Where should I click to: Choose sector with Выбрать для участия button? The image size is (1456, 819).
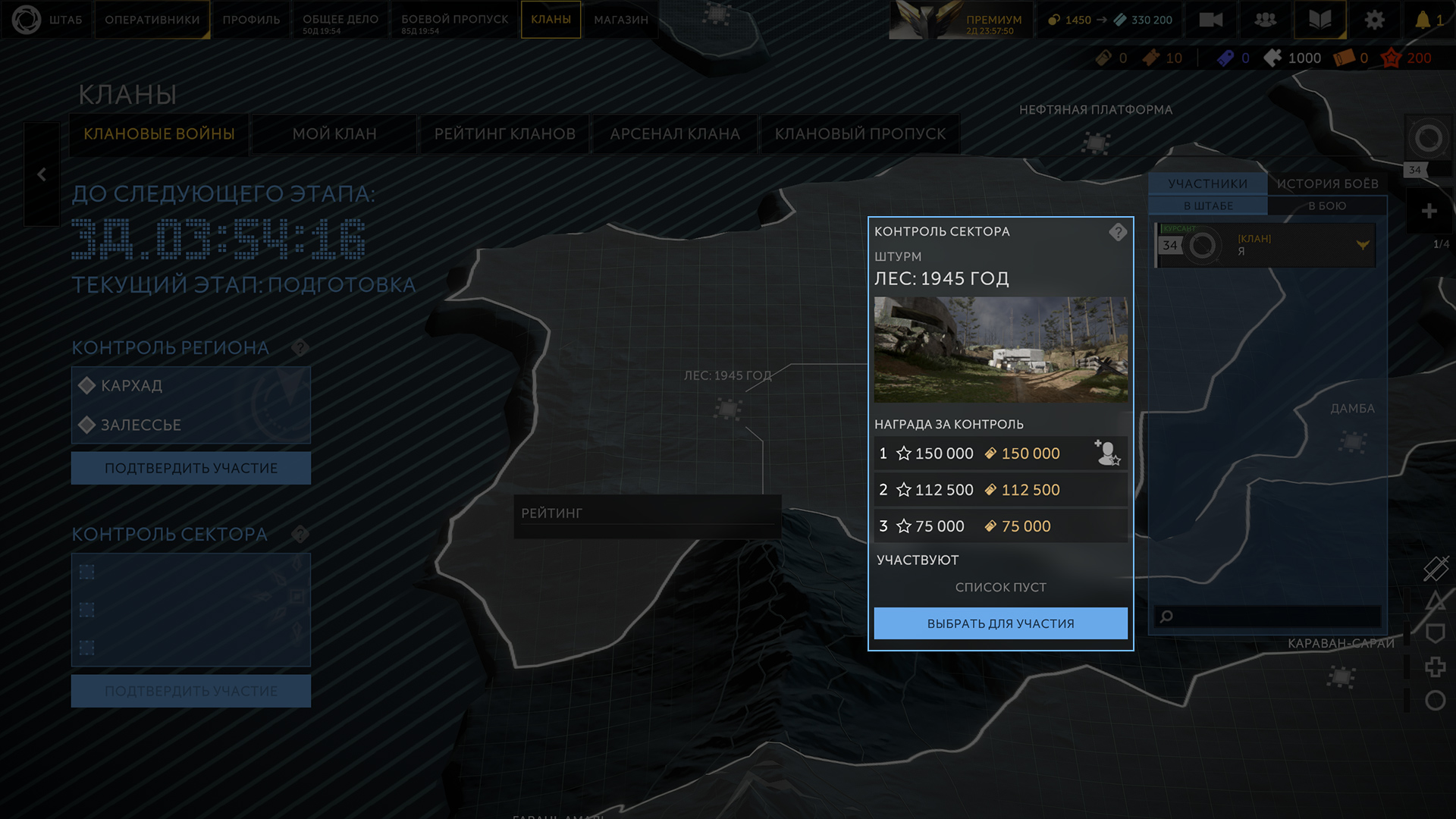click(x=1000, y=623)
